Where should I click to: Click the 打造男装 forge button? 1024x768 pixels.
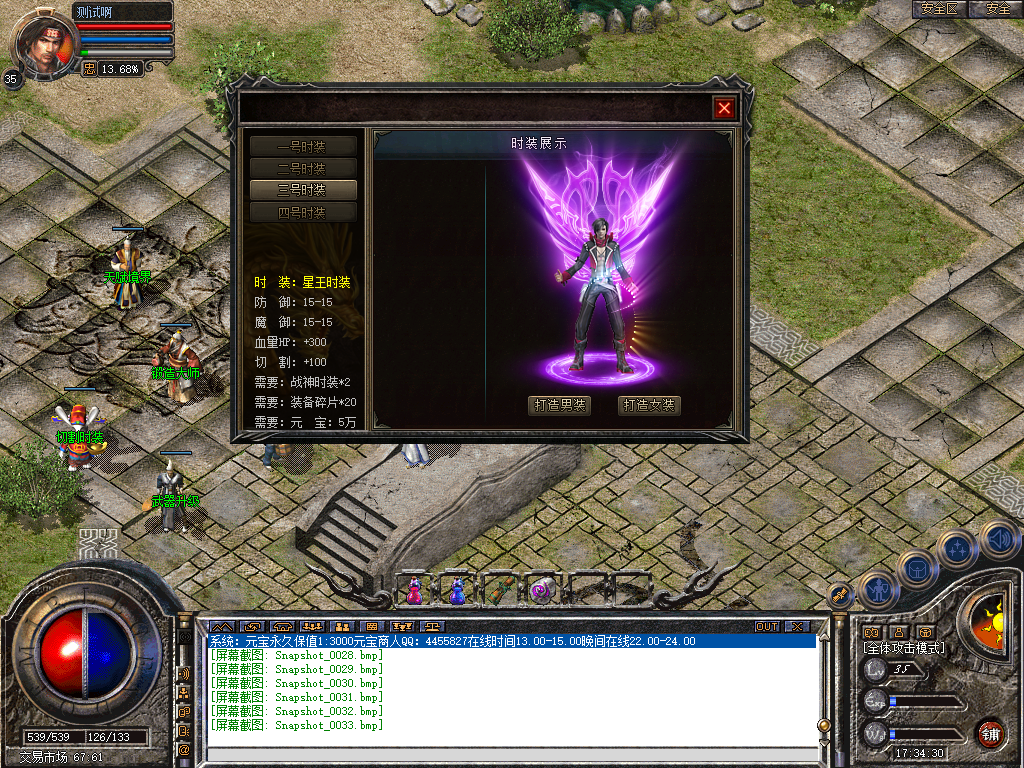coord(559,405)
